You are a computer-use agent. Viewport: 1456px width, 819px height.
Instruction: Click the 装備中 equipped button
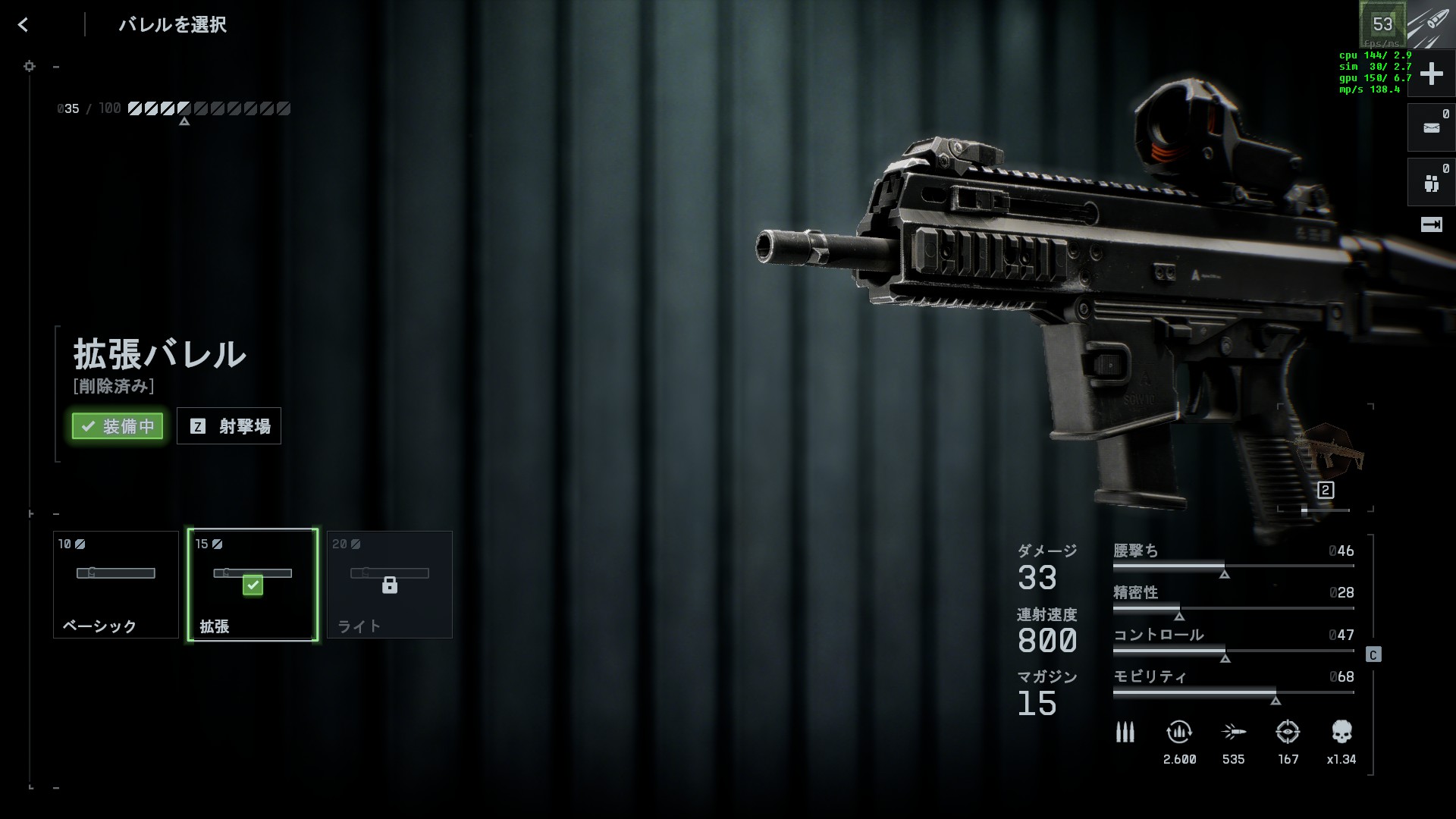pyautogui.click(x=118, y=426)
